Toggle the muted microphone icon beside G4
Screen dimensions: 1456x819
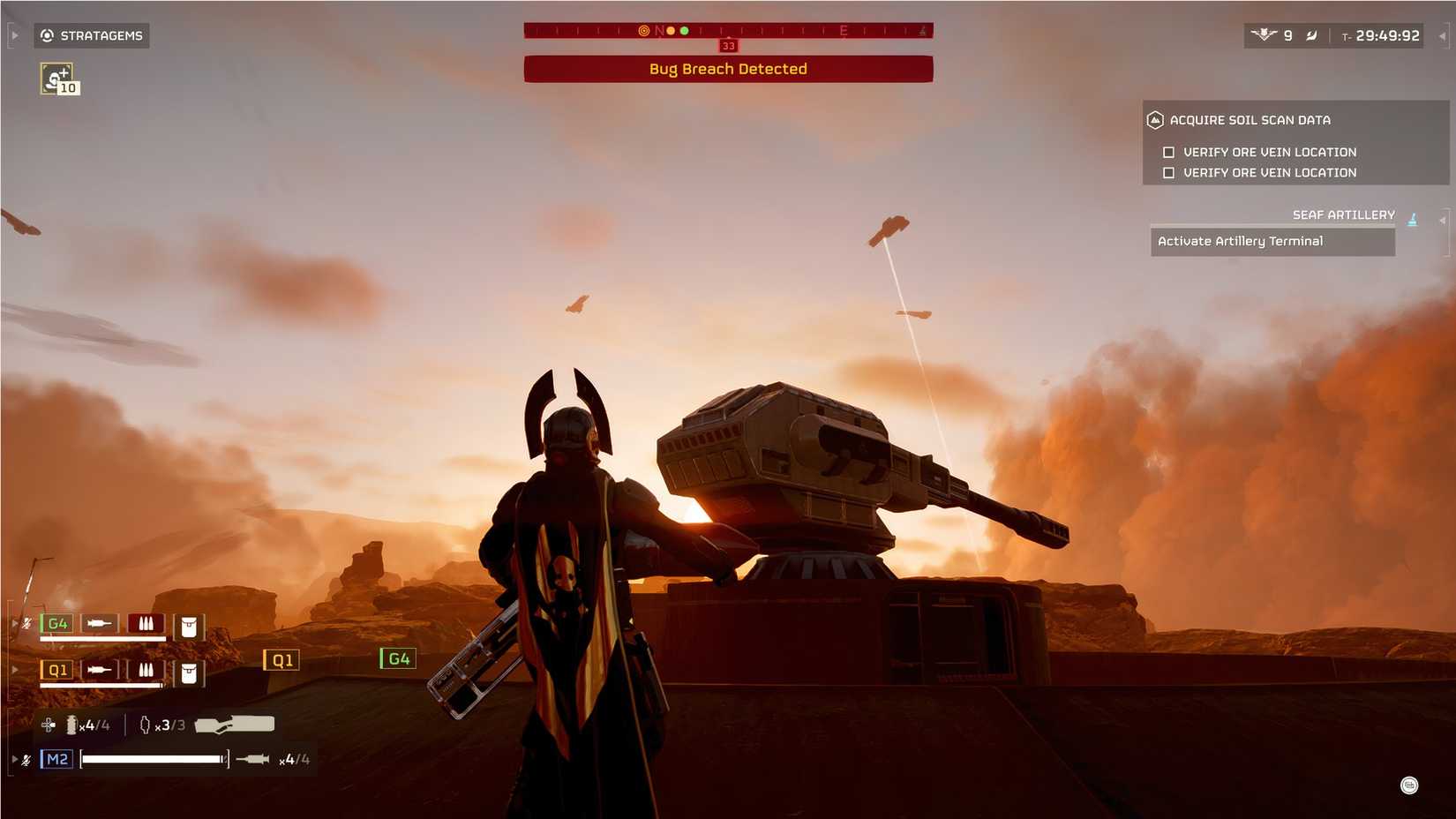point(26,623)
